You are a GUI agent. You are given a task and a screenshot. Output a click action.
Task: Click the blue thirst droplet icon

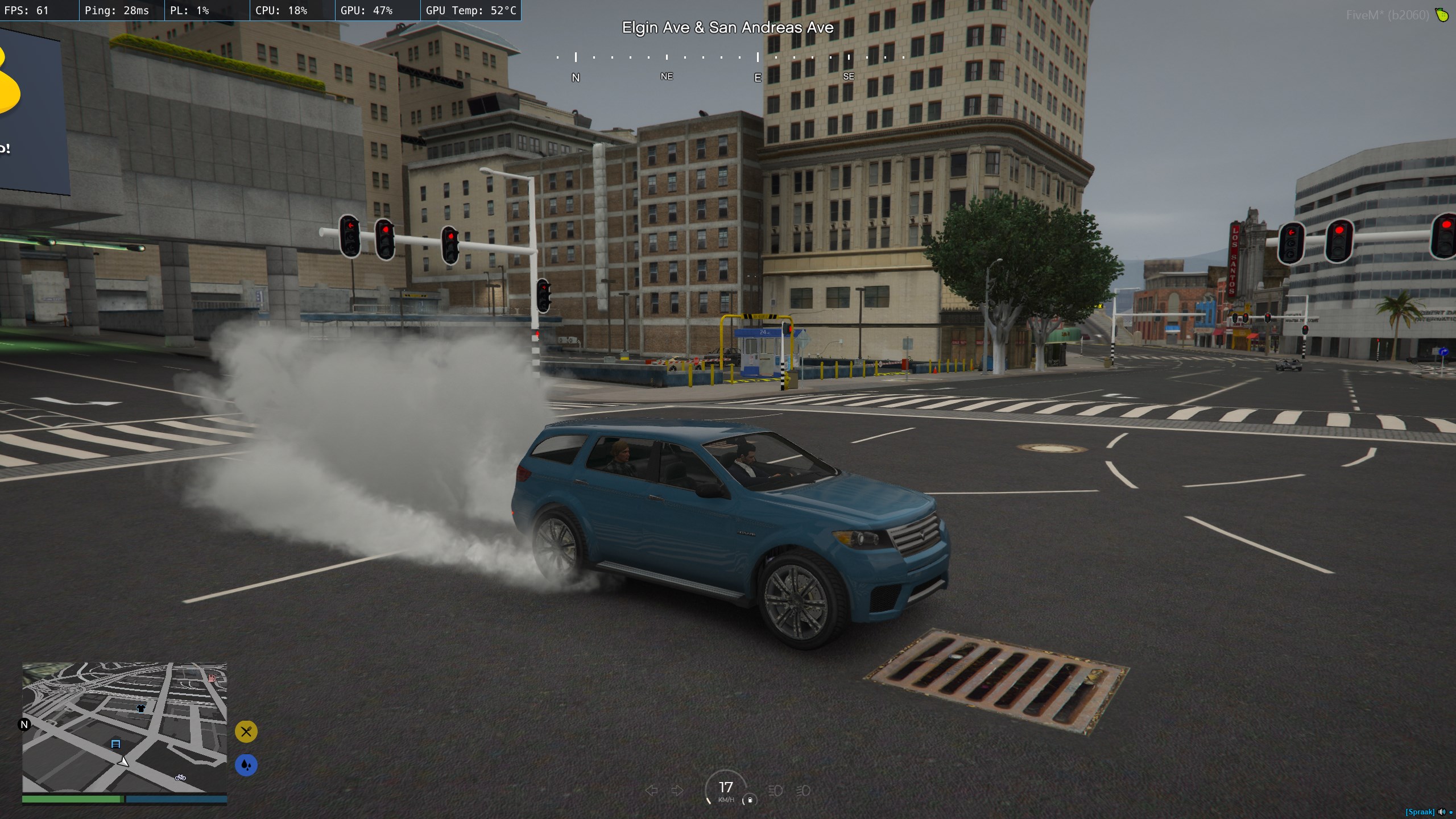click(246, 765)
